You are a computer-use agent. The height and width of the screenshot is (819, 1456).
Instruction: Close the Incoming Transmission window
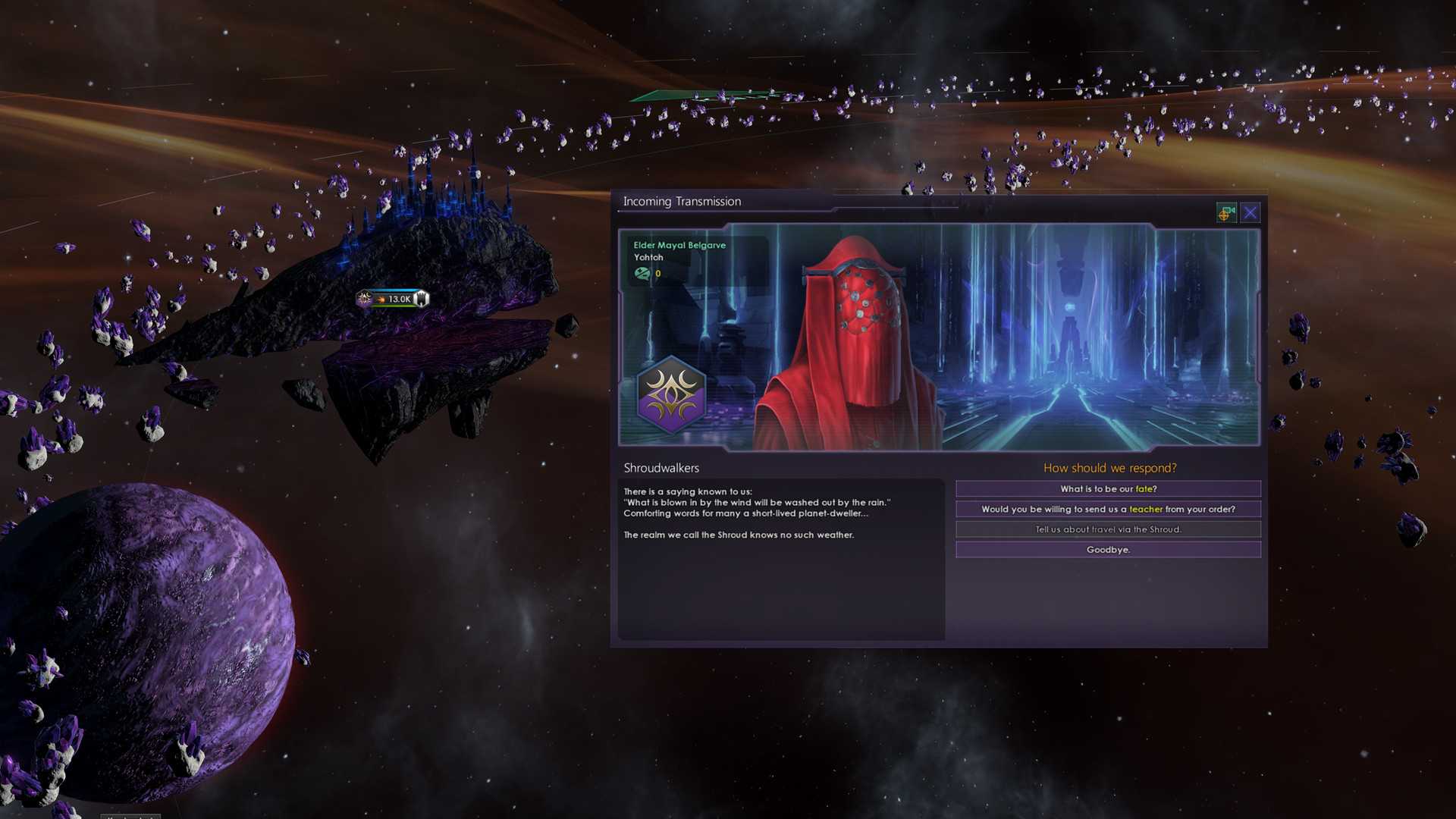[x=1250, y=212]
